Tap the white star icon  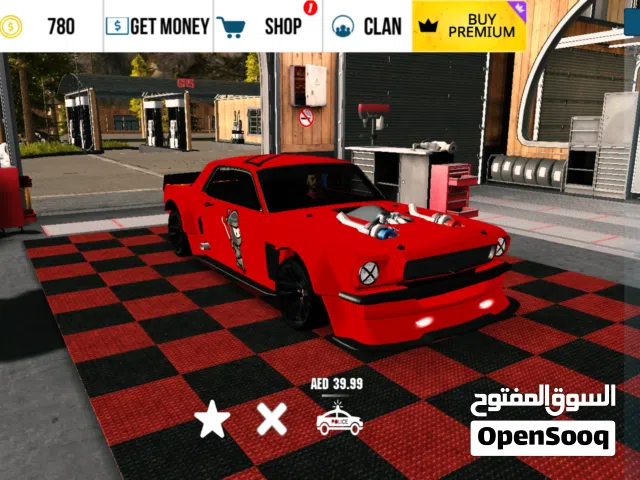click(212, 419)
